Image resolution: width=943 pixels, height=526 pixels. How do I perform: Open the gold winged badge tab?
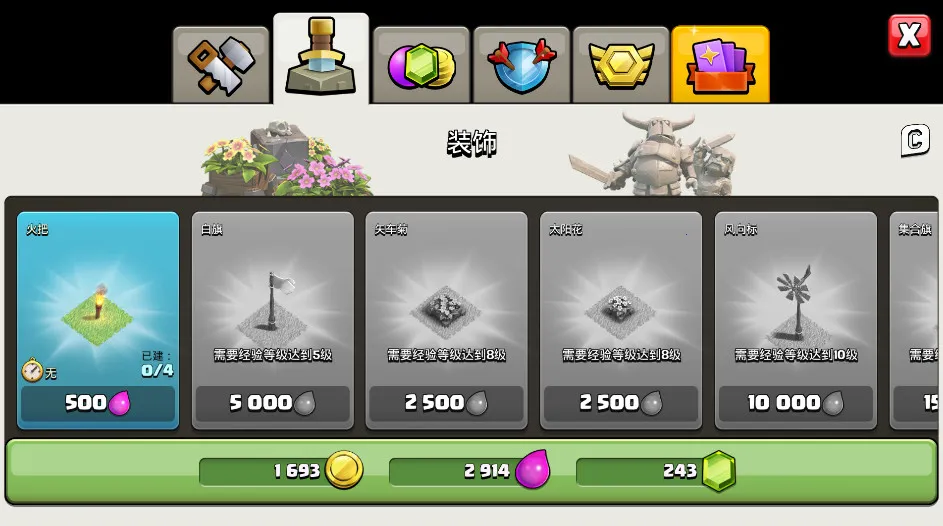[x=621, y=65]
